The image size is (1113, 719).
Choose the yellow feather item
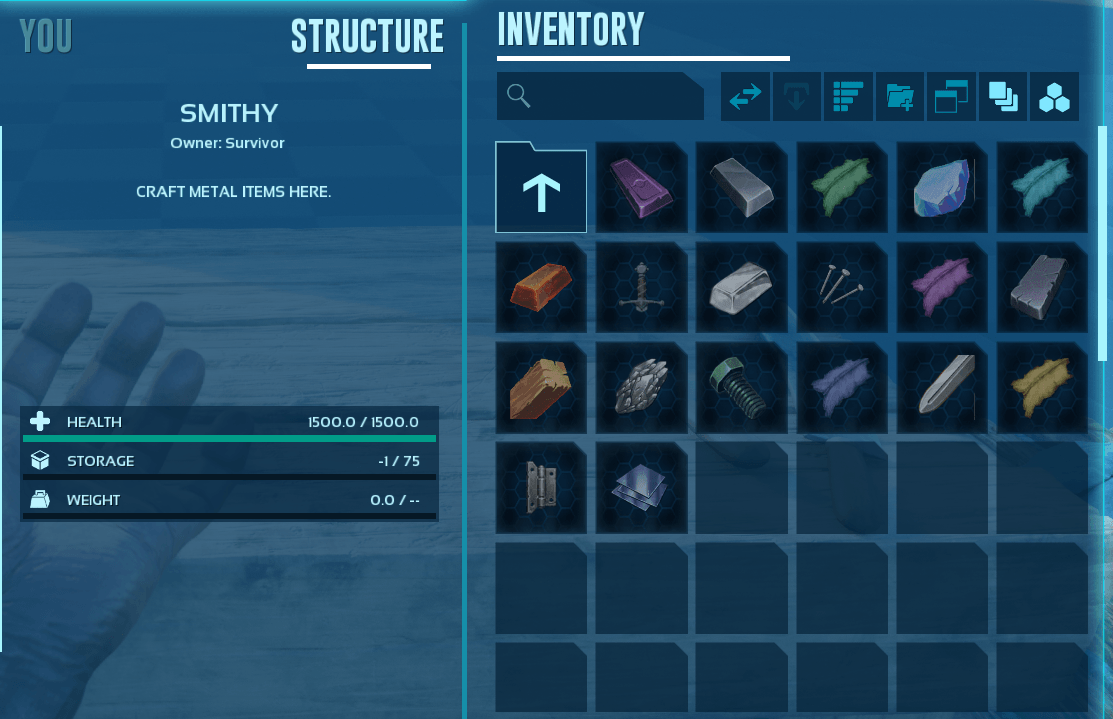tap(1042, 388)
